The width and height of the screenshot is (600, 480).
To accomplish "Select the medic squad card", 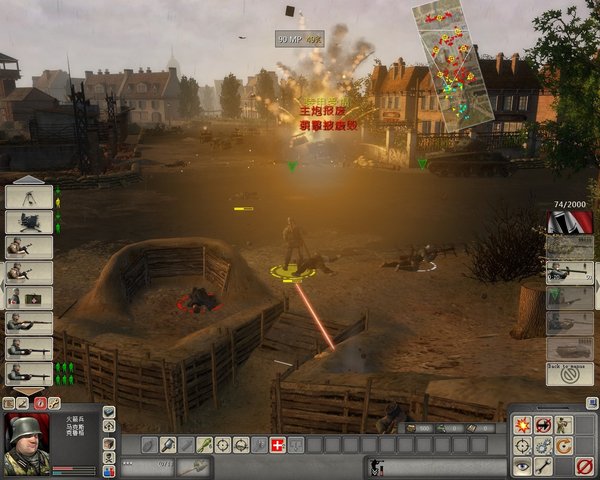I will pos(29,298).
